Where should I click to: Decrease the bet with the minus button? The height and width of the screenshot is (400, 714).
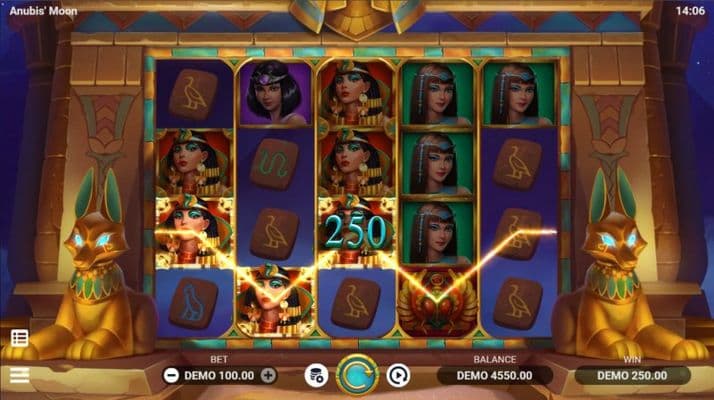coord(170,376)
